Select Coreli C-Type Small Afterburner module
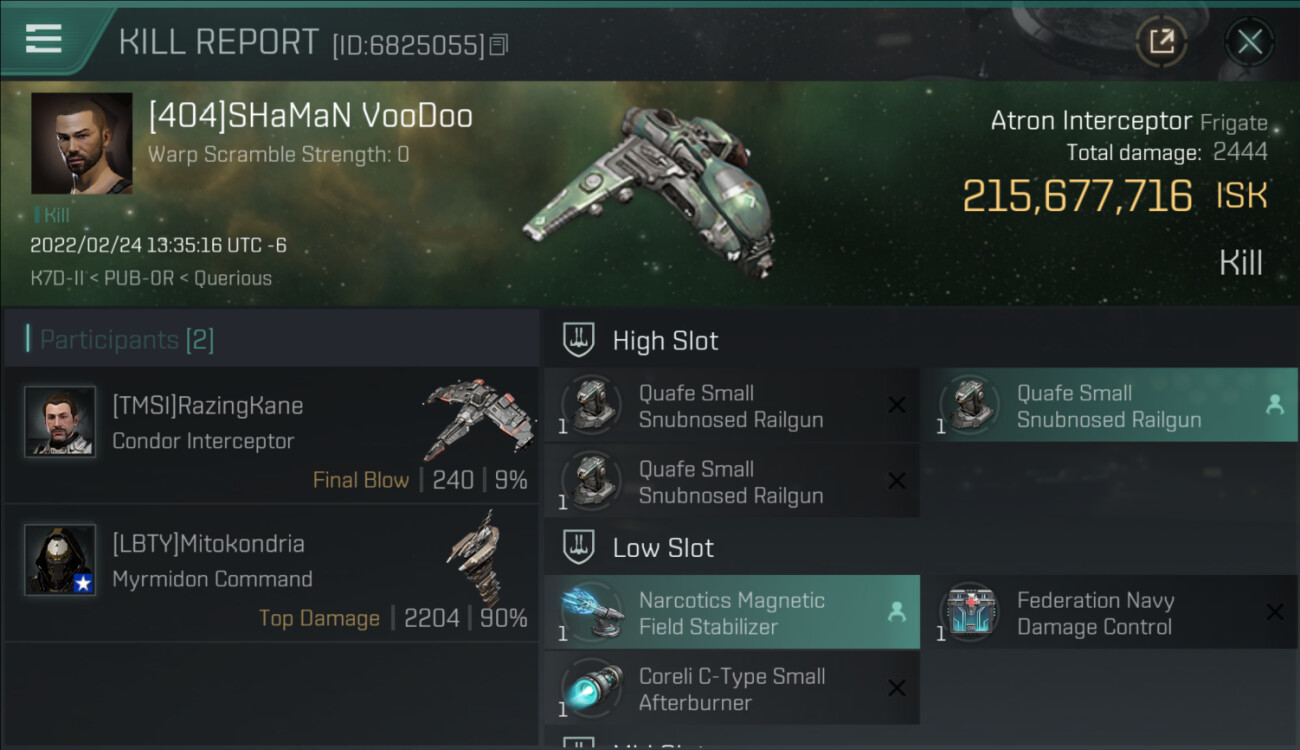The height and width of the screenshot is (750, 1300). [x=732, y=689]
